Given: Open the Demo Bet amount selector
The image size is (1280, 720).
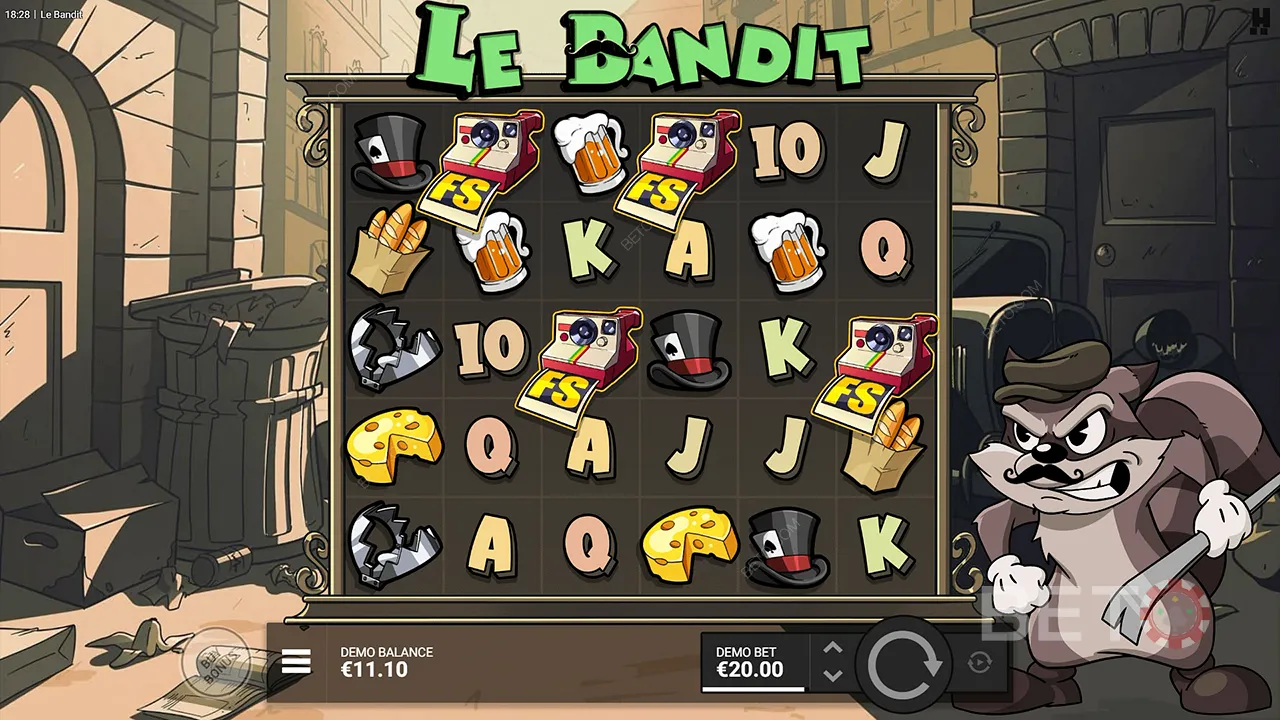Looking at the screenshot, I should (x=752, y=662).
